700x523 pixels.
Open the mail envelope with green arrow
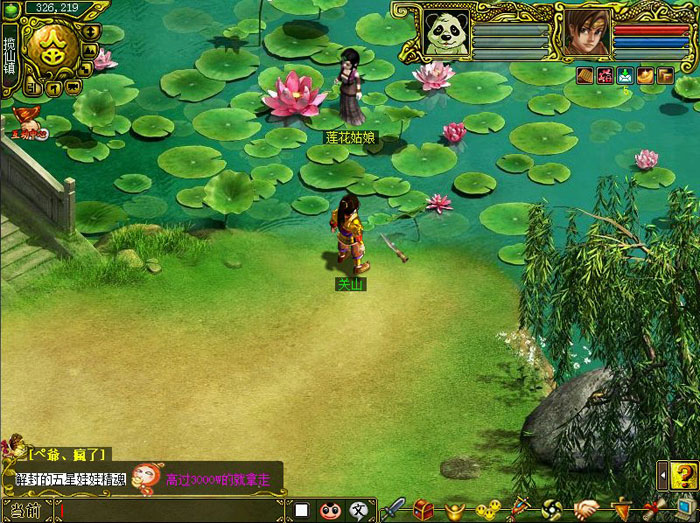coord(624,75)
